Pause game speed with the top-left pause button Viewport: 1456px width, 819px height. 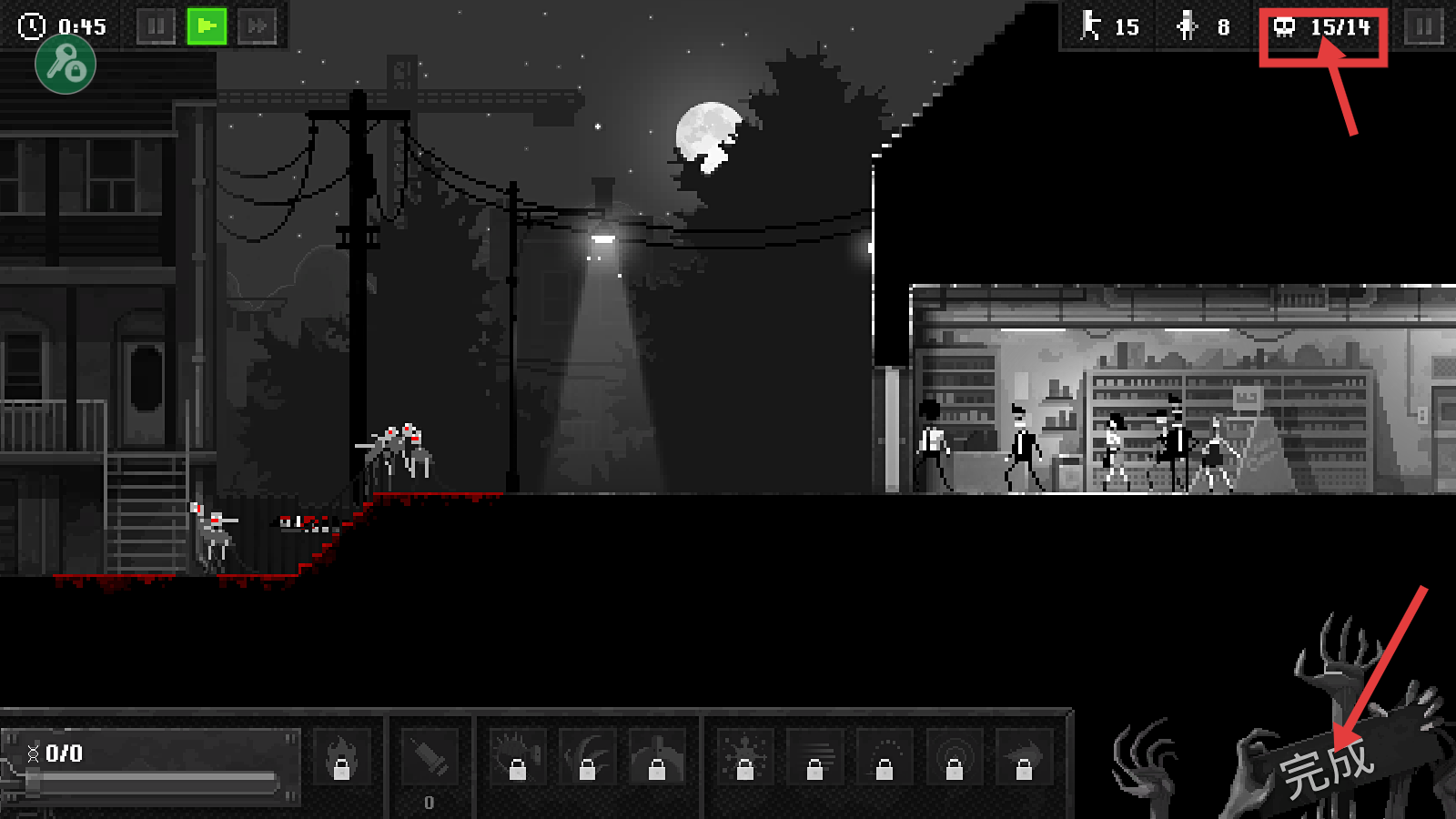pyautogui.click(x=156, y=26)
